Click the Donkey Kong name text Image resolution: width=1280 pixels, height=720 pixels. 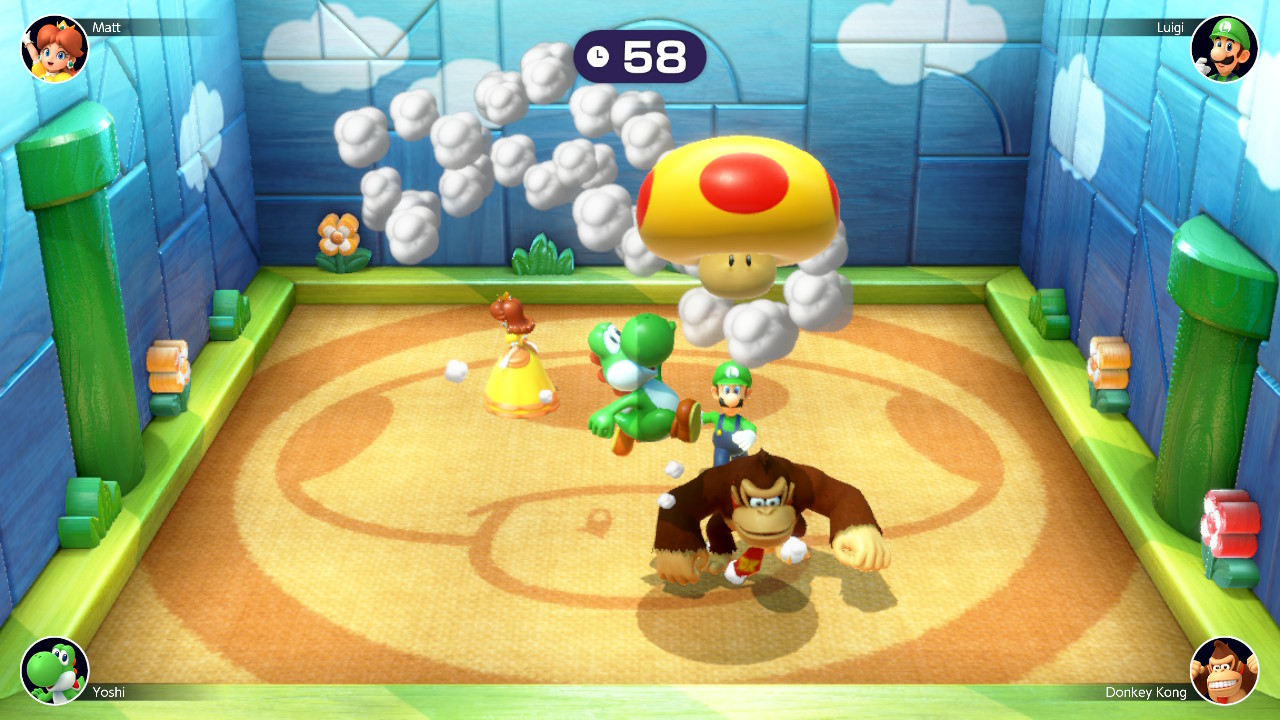click(1146, 691)
